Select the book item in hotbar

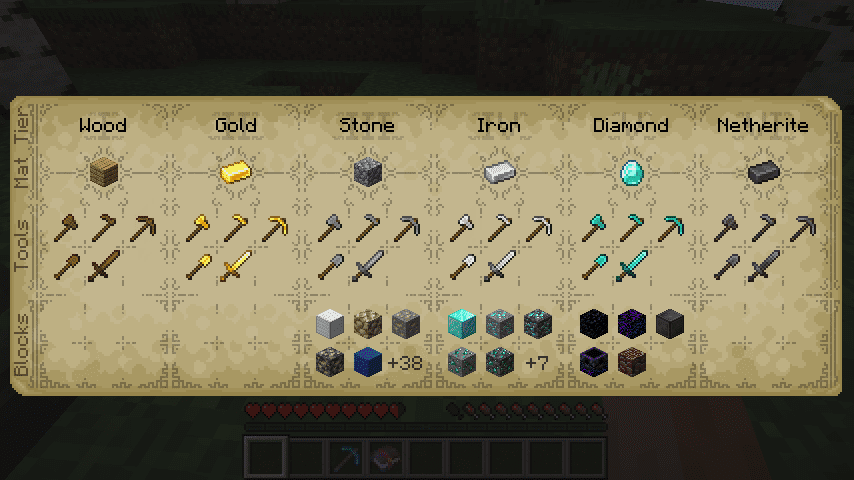coord(381,458)
